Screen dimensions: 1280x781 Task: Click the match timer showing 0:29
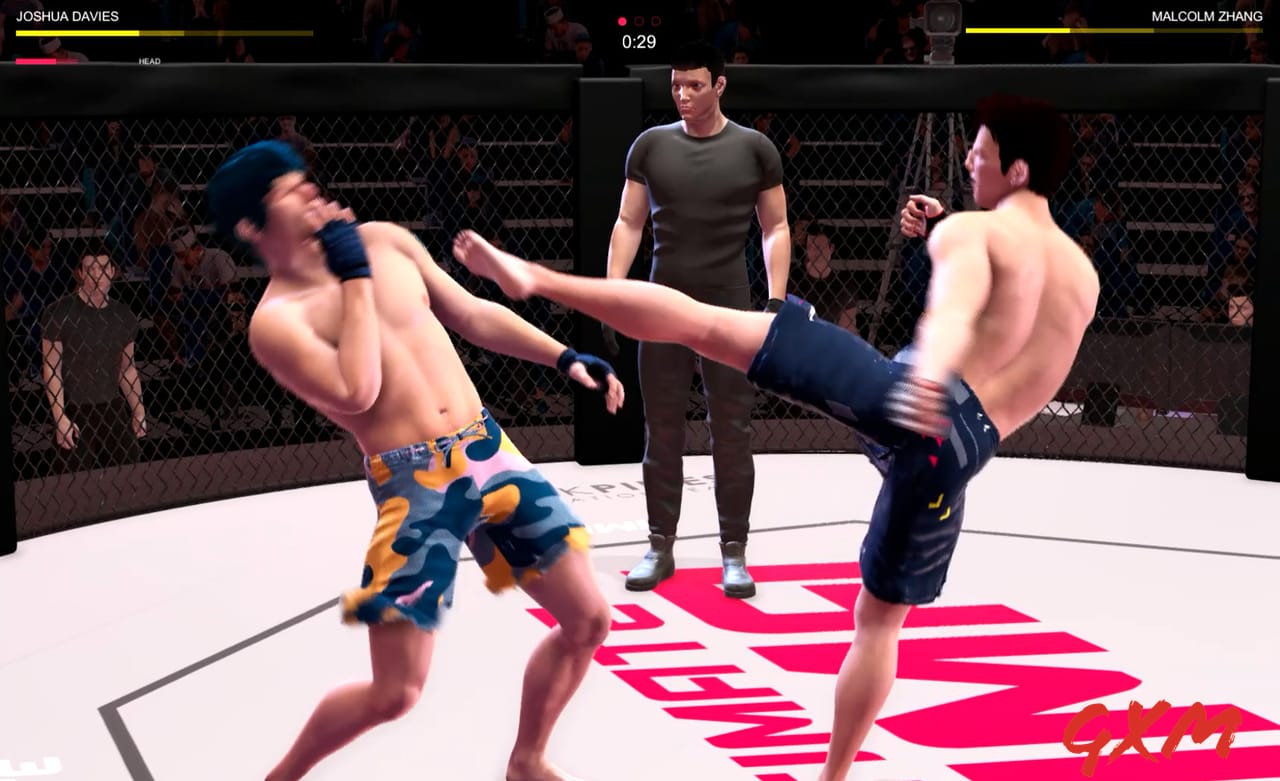coord(637,42)
